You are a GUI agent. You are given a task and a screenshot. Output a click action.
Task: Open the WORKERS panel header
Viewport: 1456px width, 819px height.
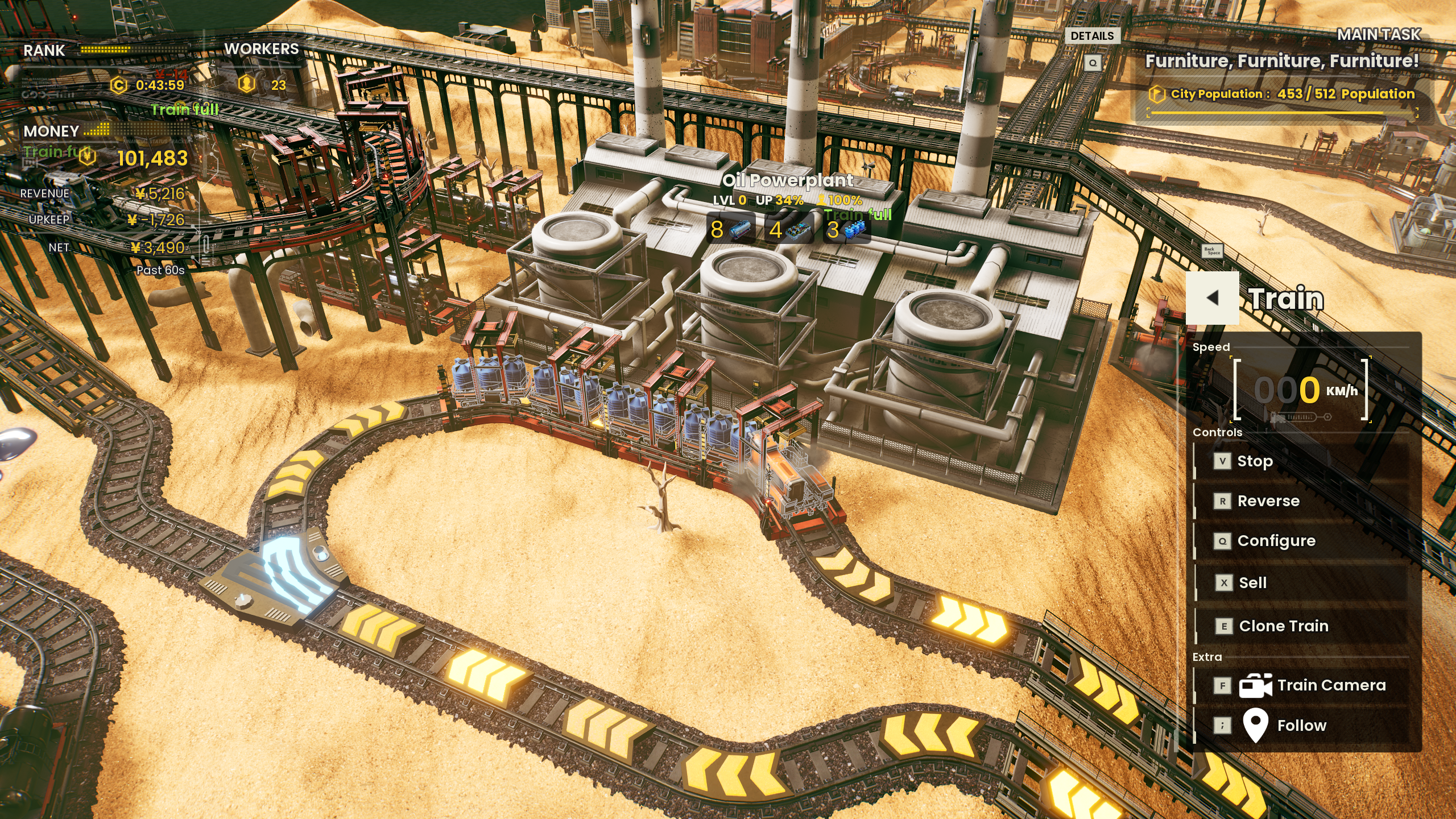(261, 49)
